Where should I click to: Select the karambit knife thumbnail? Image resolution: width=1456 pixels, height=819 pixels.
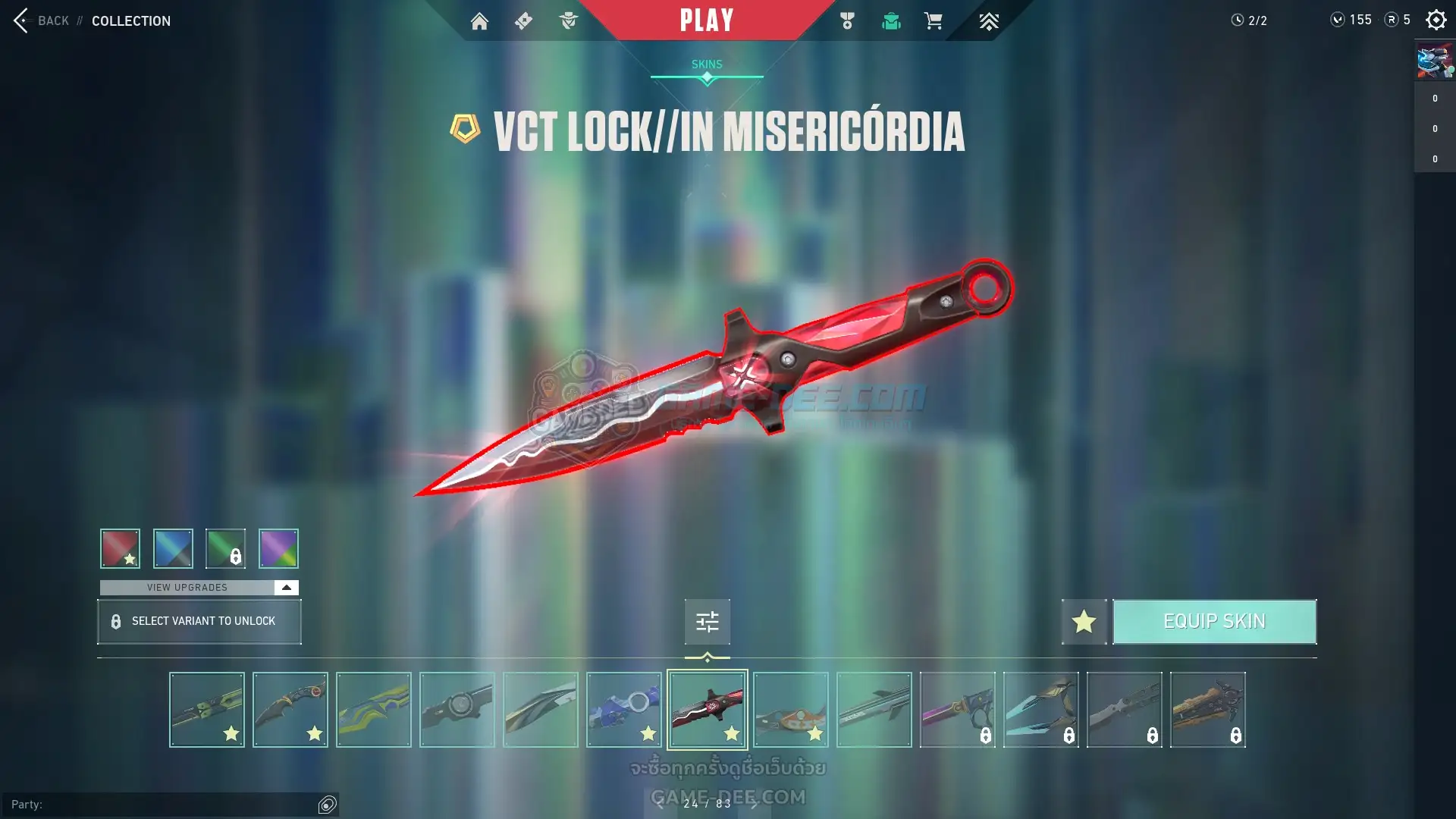tap(290, 710)
